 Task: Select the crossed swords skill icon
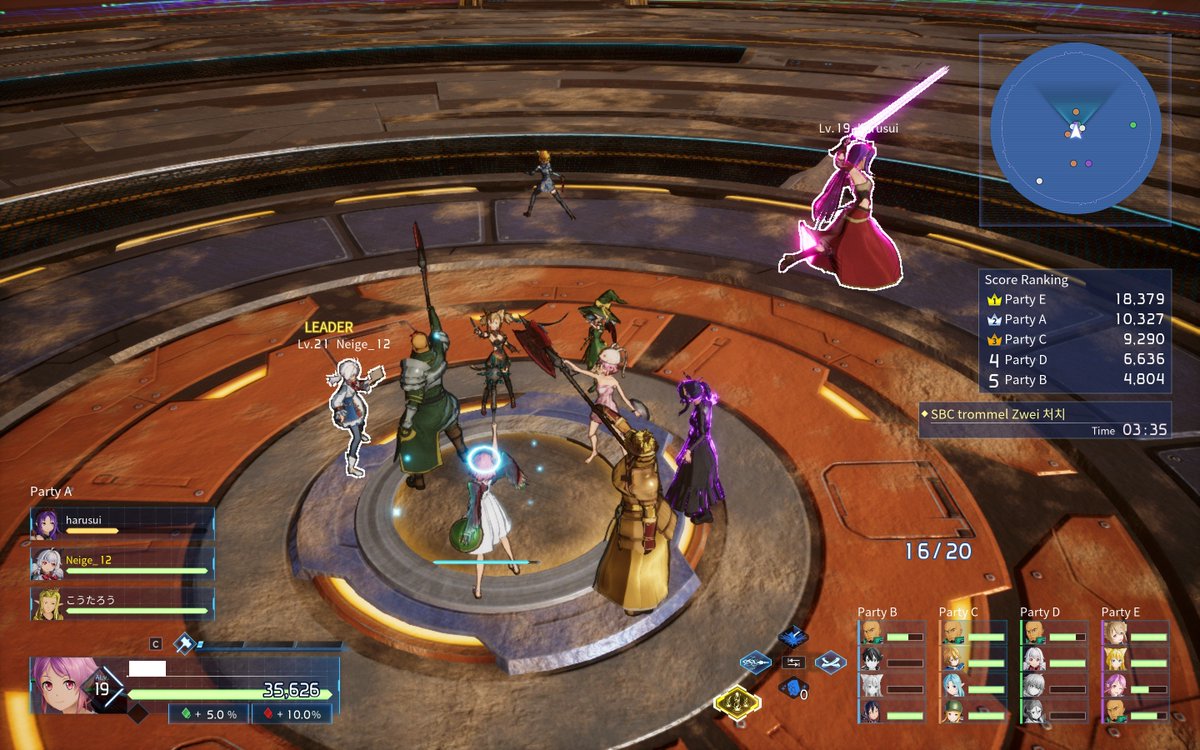(831, 661)
